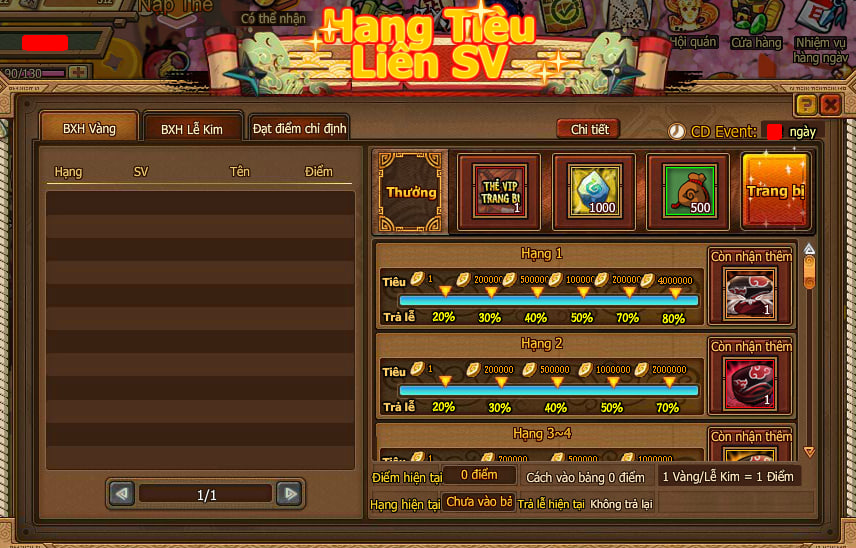
Task: Open the orange Trang bị button
Action: (x=775, y=190)
